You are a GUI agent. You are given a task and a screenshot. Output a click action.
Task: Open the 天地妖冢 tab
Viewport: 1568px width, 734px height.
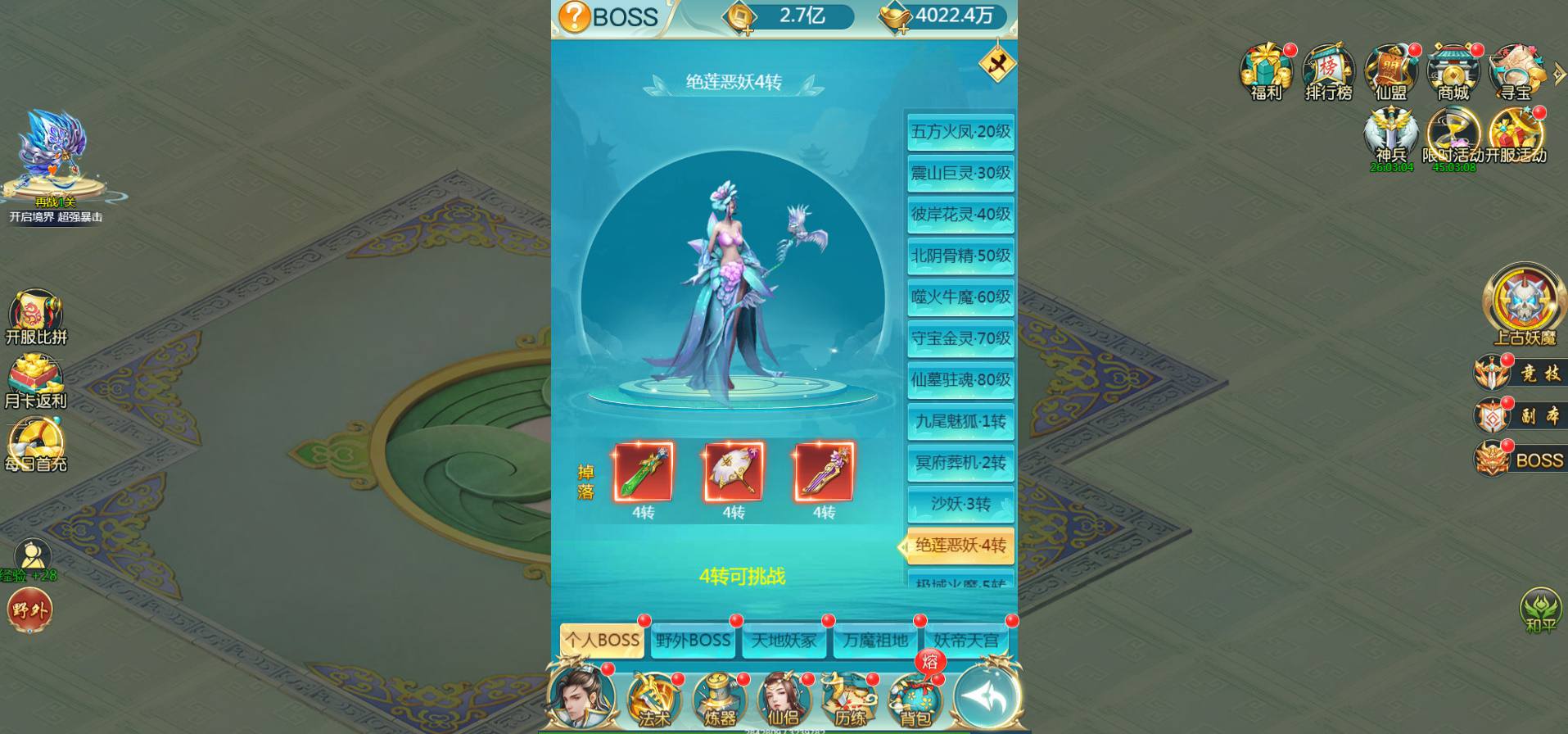pos(784,641)
